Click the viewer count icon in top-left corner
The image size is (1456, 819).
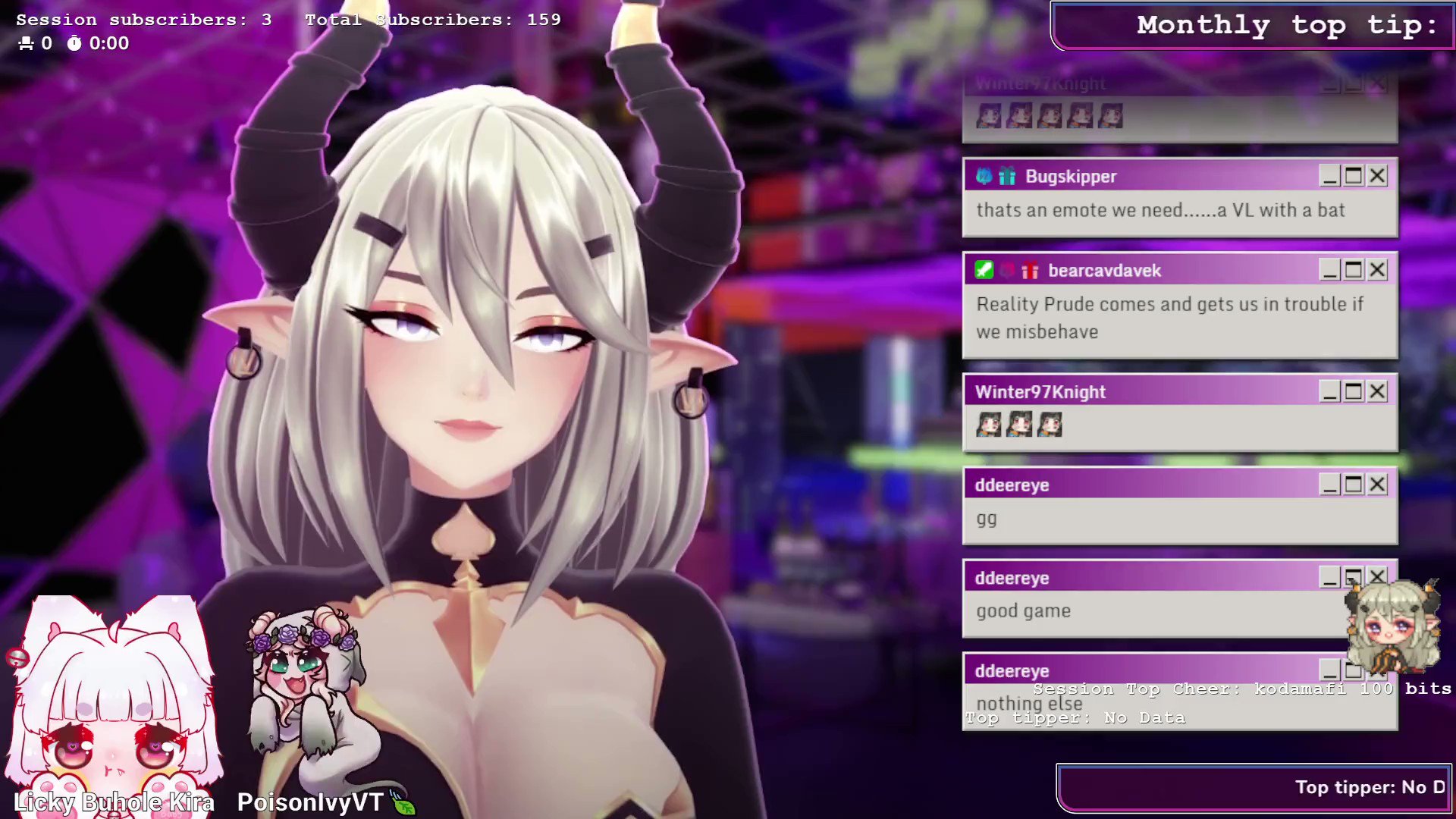25,43
